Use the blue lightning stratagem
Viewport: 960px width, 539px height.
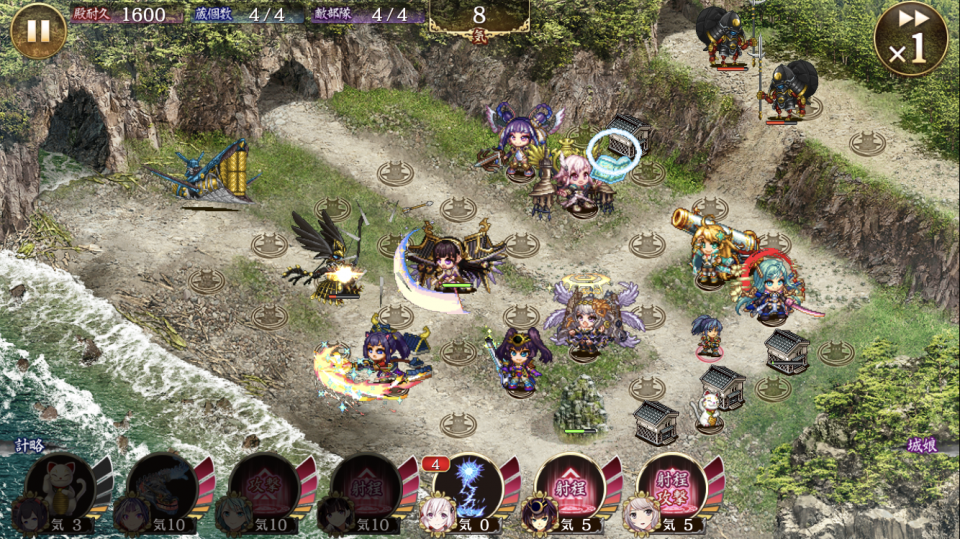468,485
